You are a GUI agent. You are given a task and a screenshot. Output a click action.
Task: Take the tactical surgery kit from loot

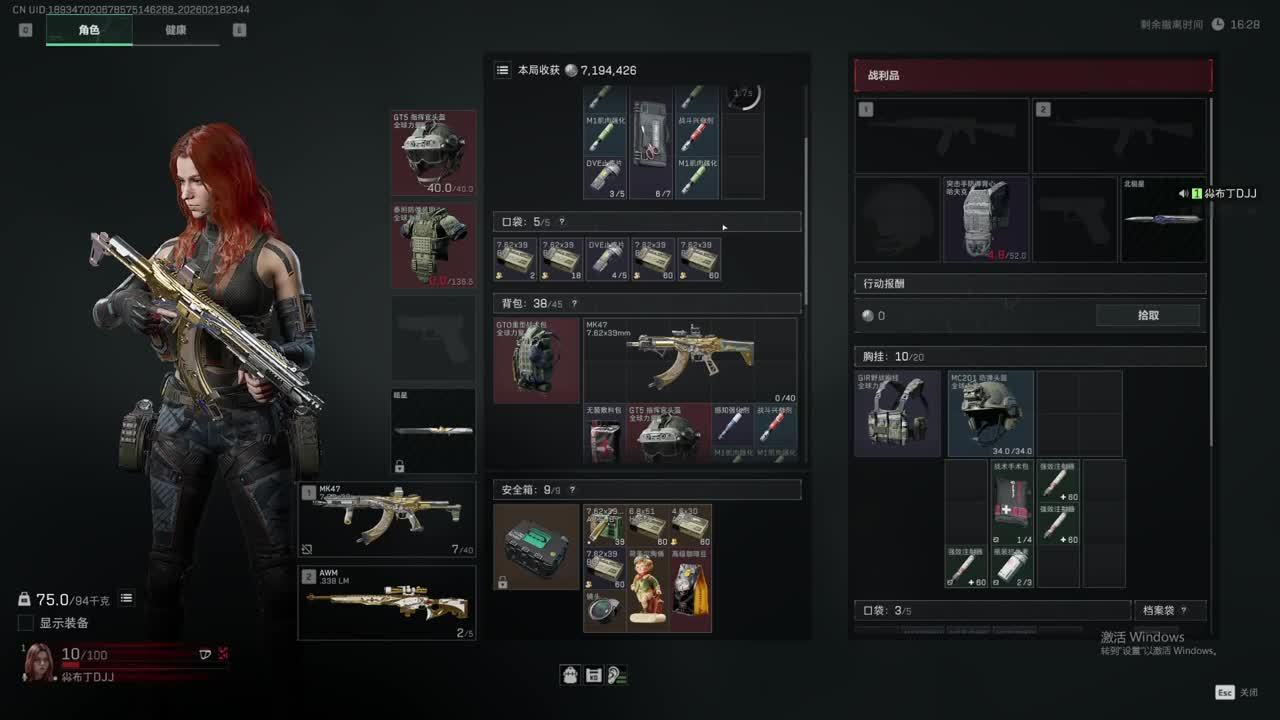1011,500
